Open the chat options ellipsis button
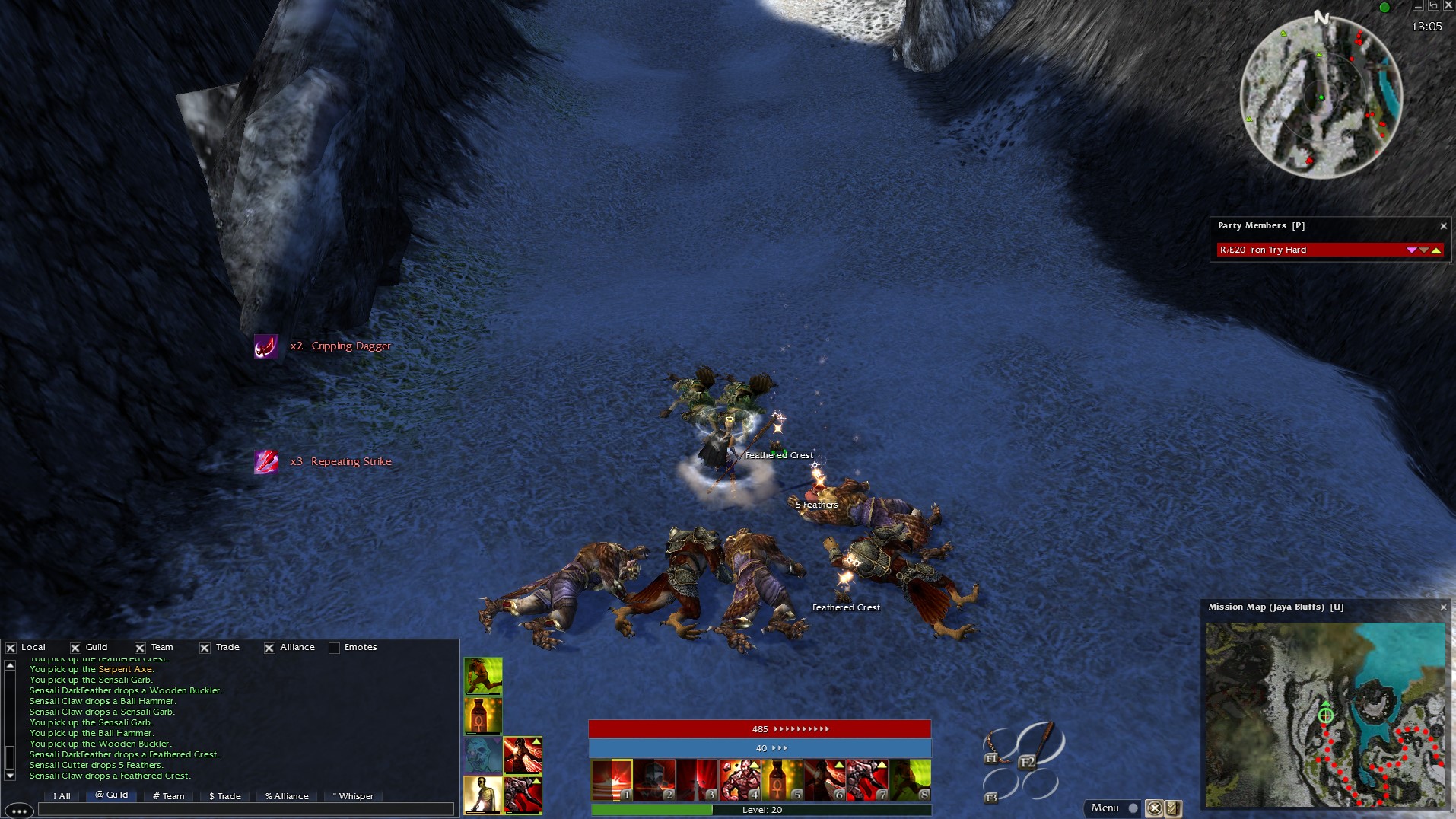1456x819 pixels. (x=19, y=811)
